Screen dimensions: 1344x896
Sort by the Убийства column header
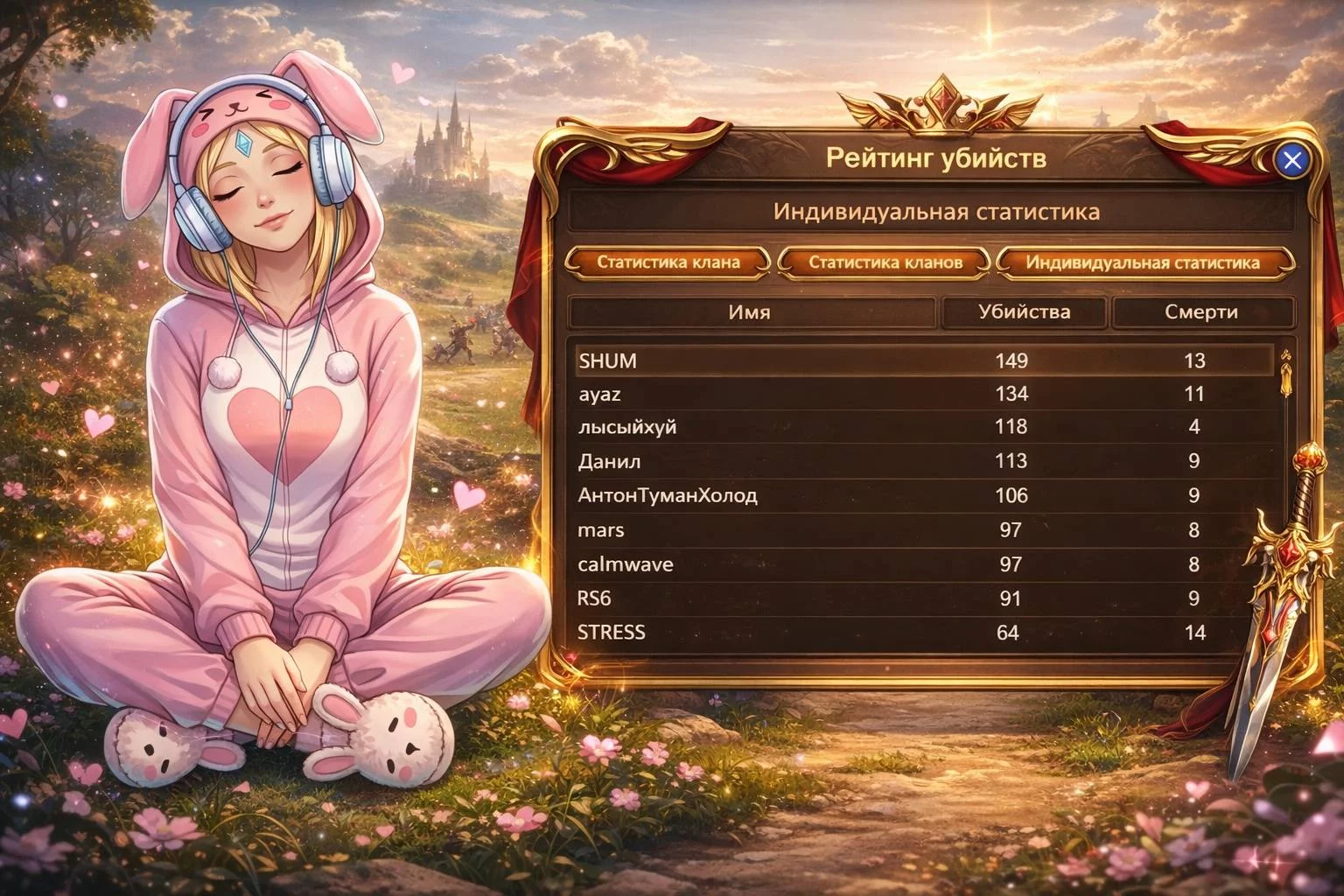point(1023,312)
